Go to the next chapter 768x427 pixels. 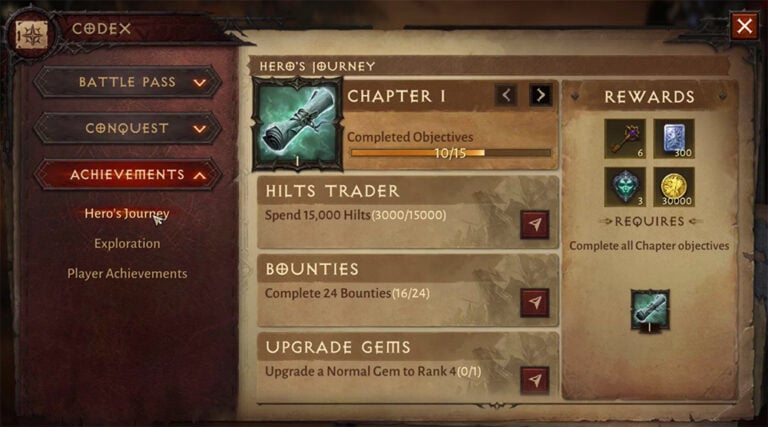pyautogui.click(x=541, y=95)
